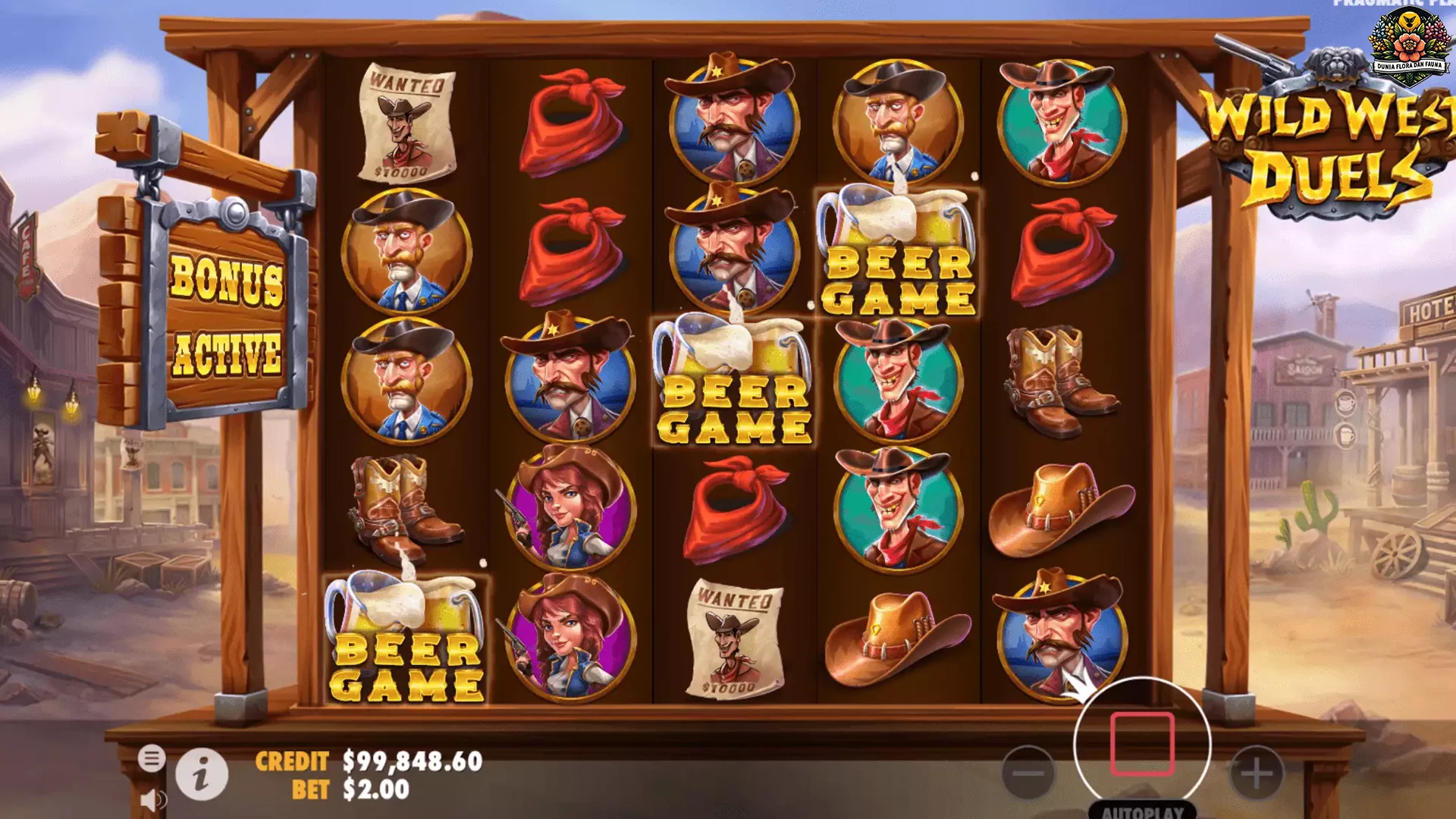The width and height of the screenshot is (1456, 819).
Task: Mute game audio via the speaker toggle
Action: pos(152,800)
